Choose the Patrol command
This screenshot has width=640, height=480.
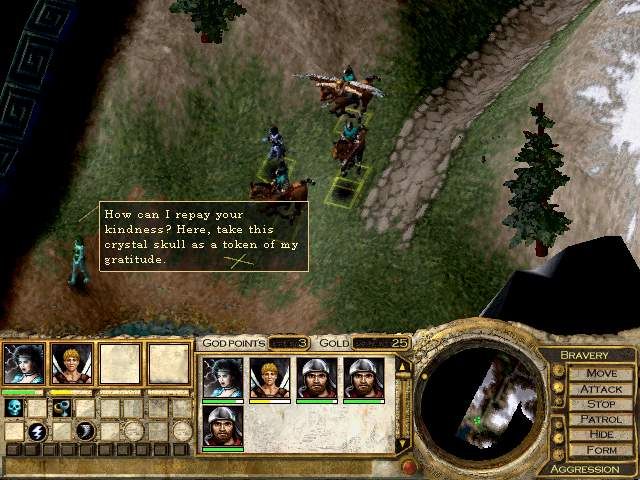point(601,419)
